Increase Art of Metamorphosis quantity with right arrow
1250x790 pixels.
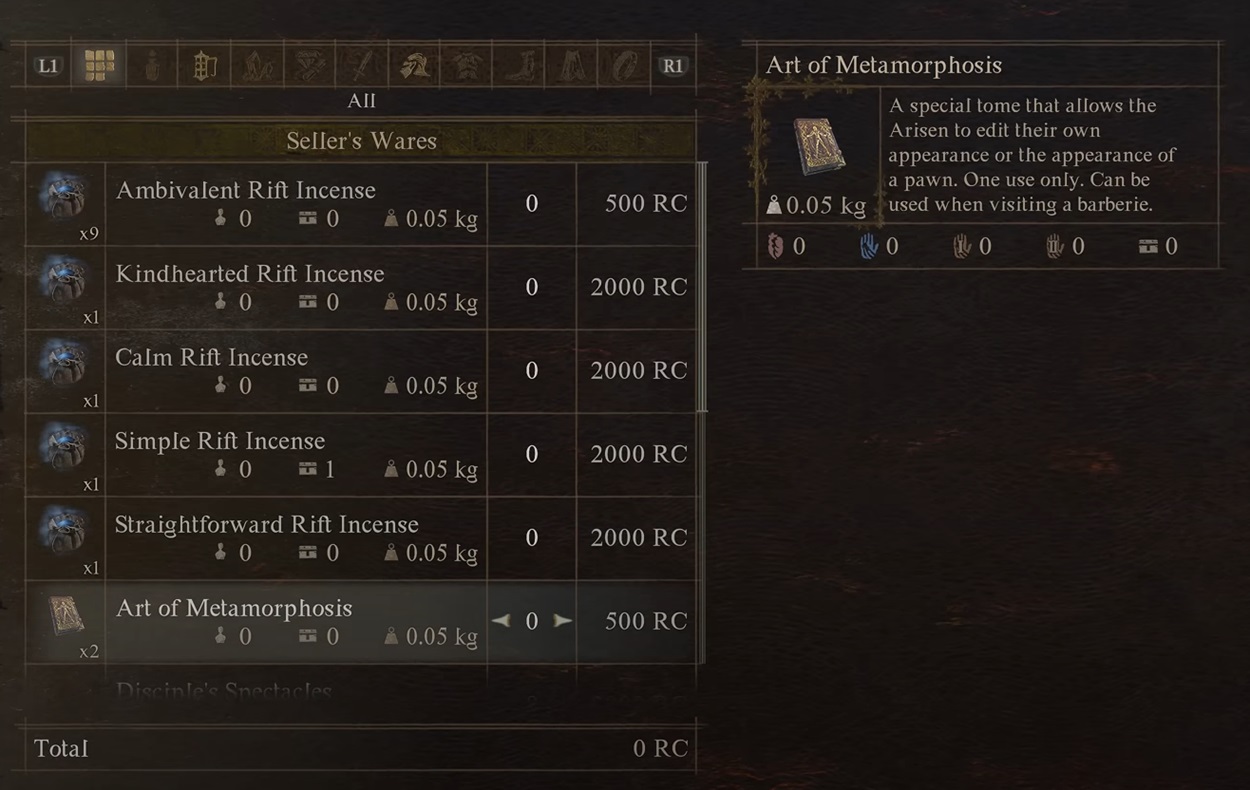tap(563, 621)
